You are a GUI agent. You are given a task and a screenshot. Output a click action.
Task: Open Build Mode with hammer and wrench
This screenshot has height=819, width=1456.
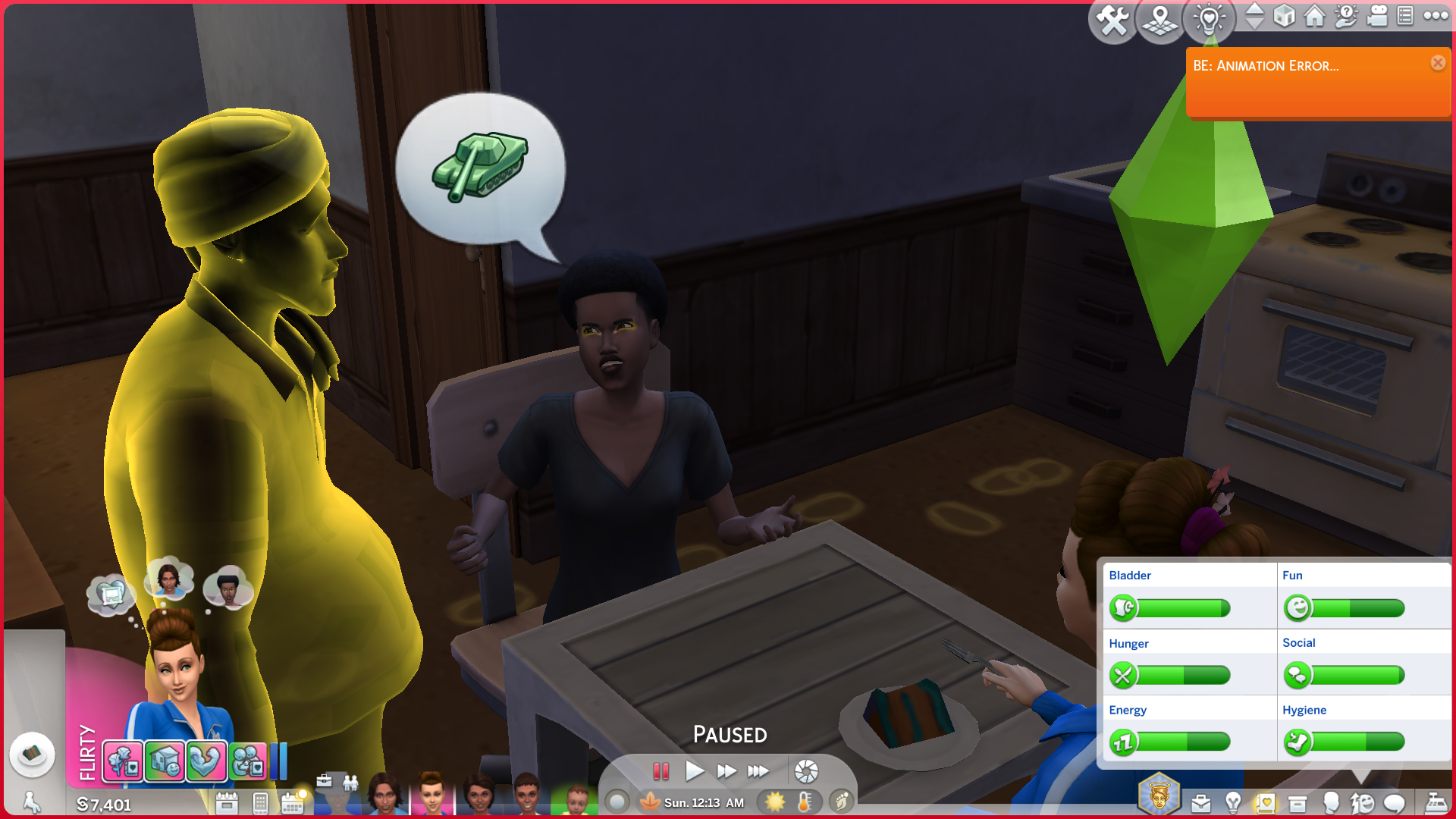(1112, 20)
